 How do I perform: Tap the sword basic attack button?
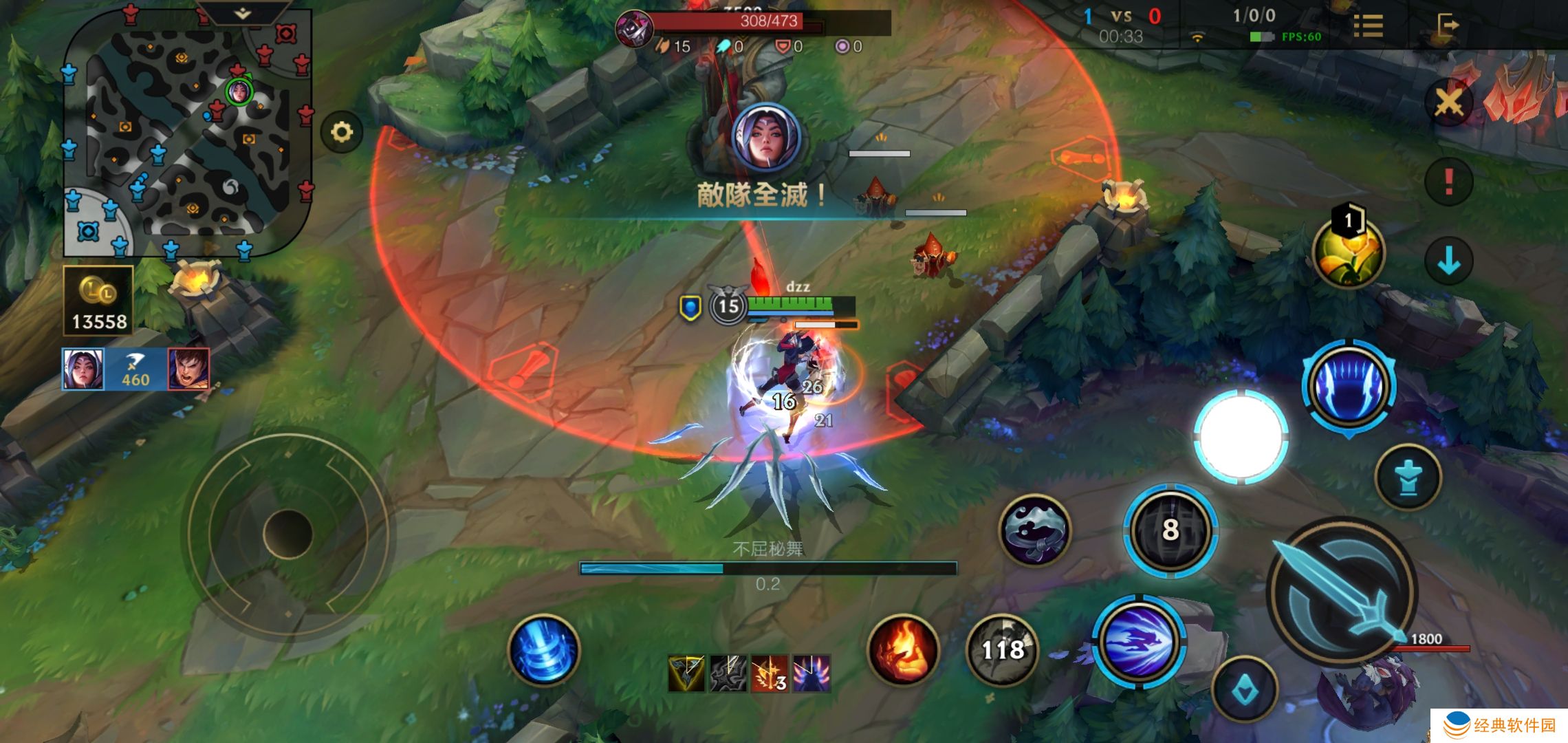[x=1341, y=592]
